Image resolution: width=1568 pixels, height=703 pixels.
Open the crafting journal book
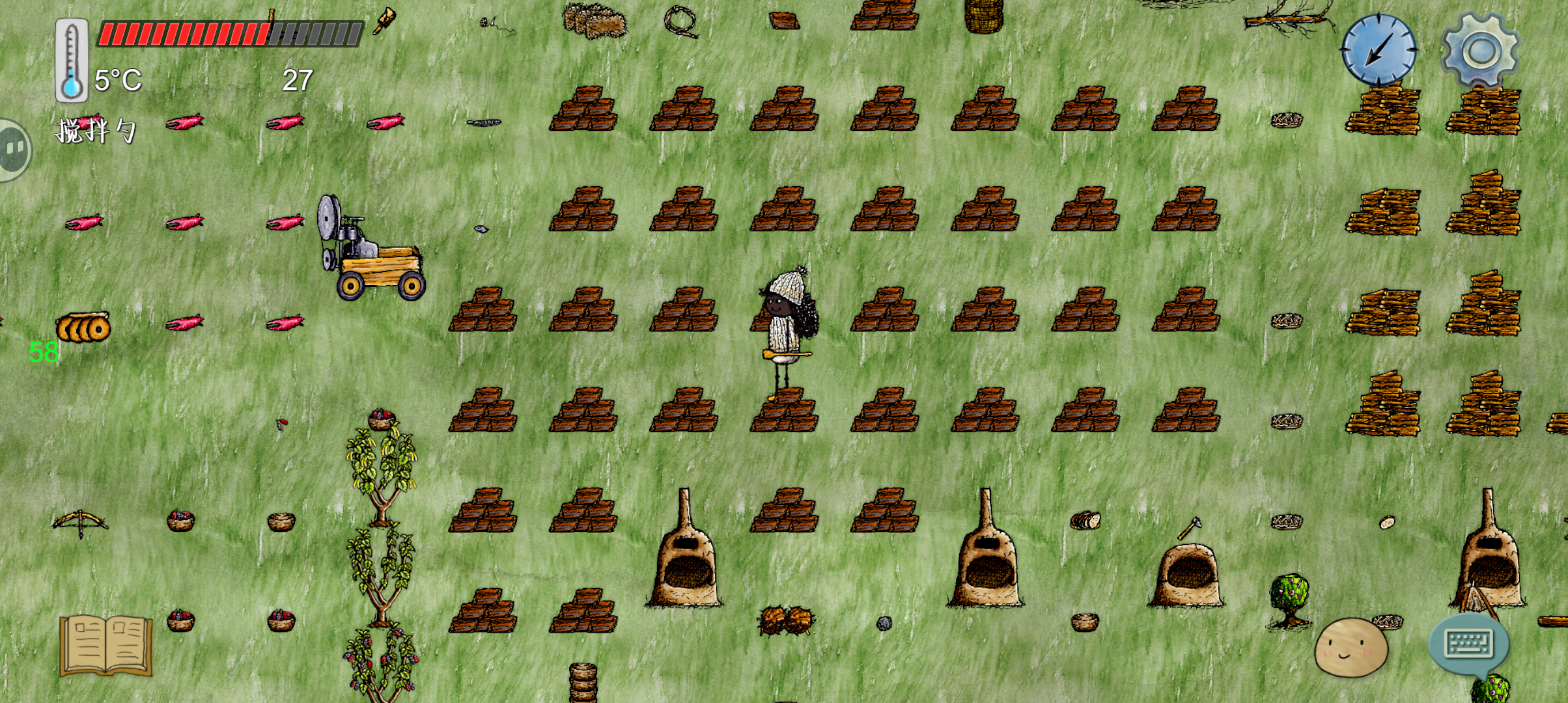click(x=104, y=646)
